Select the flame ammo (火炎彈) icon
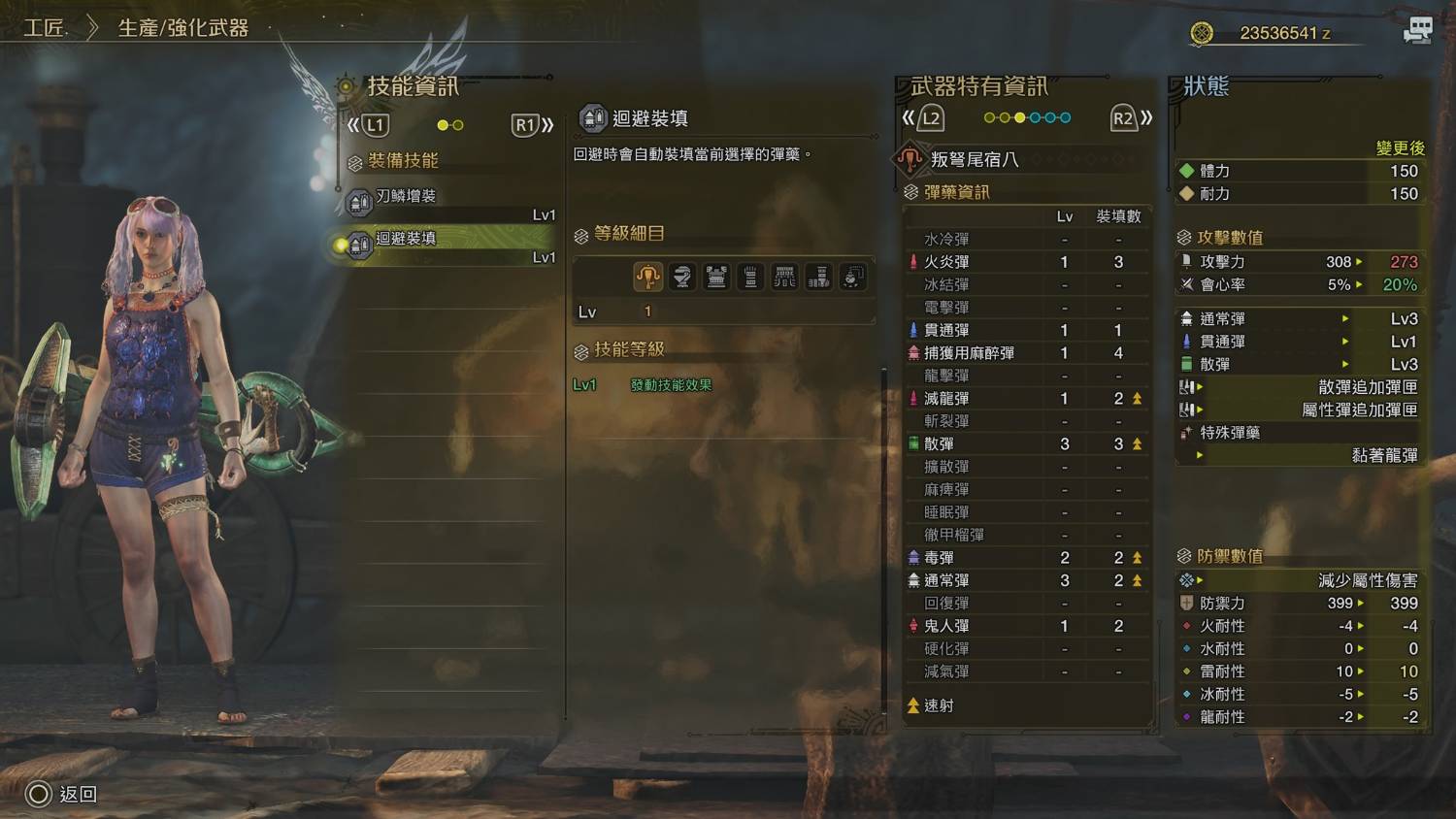The height and width of the screenshot is (819, 1456). [913, 261]
